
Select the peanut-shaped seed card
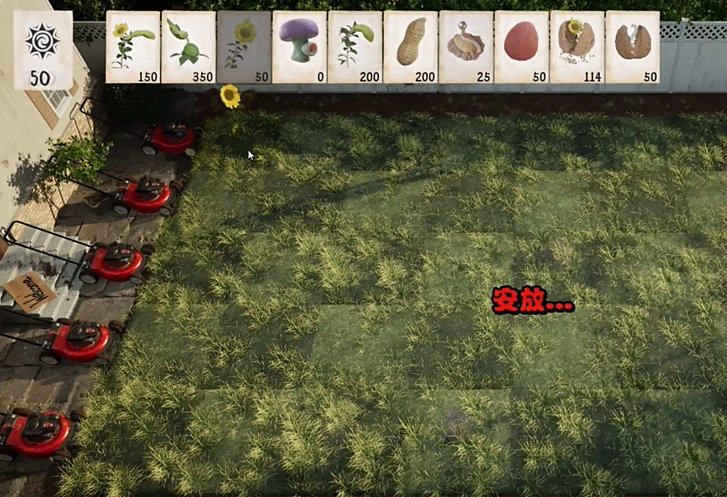point(410,46)
